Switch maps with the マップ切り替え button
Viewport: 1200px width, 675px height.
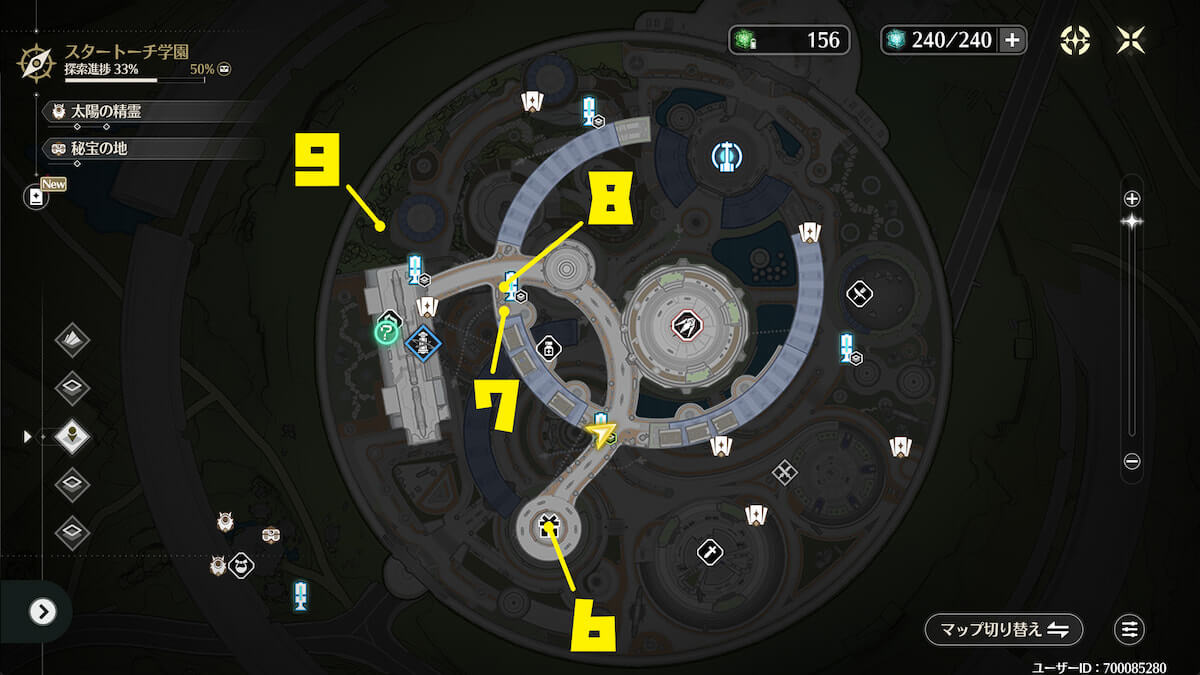1003,629
